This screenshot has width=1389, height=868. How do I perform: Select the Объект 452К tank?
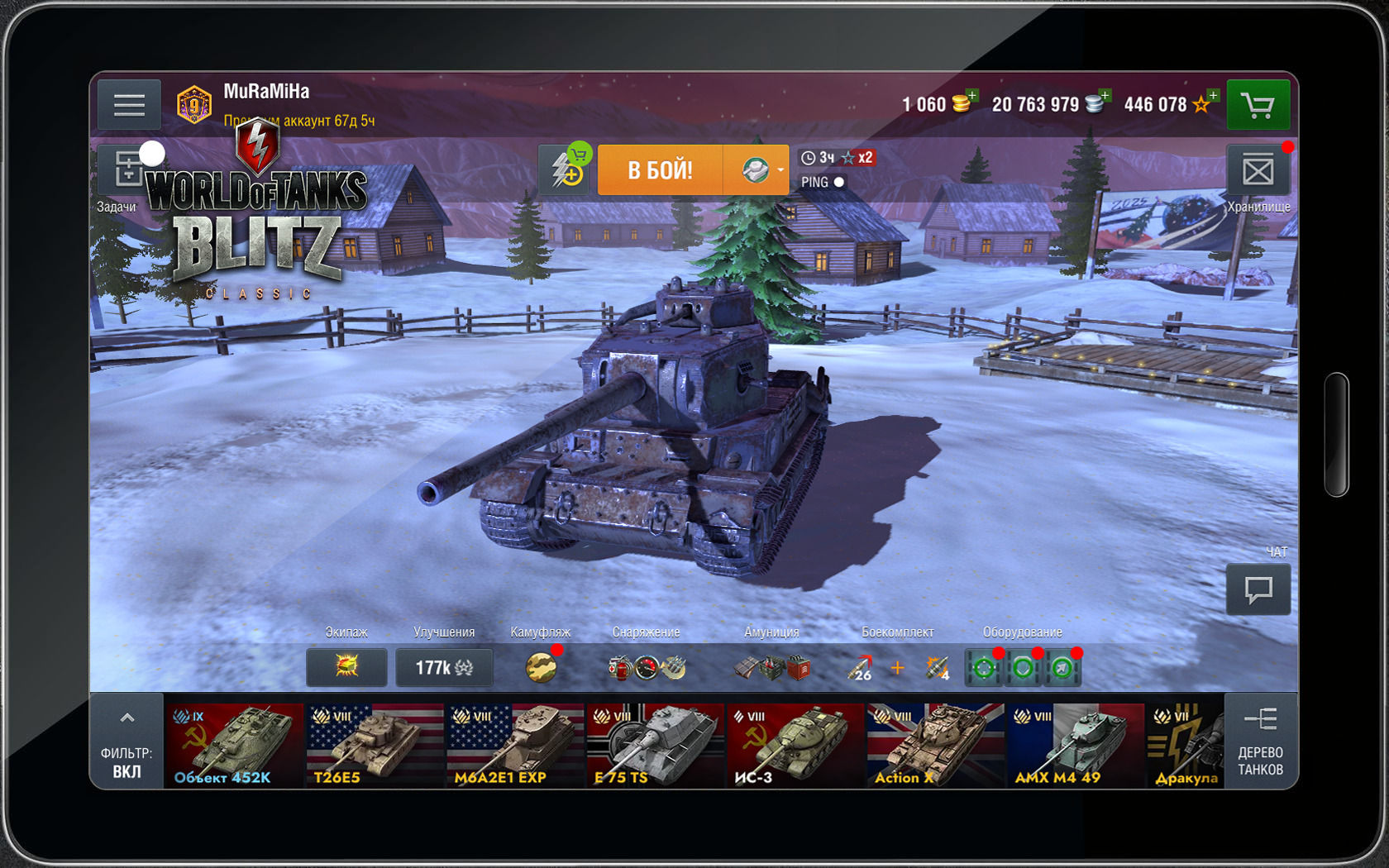234,744
